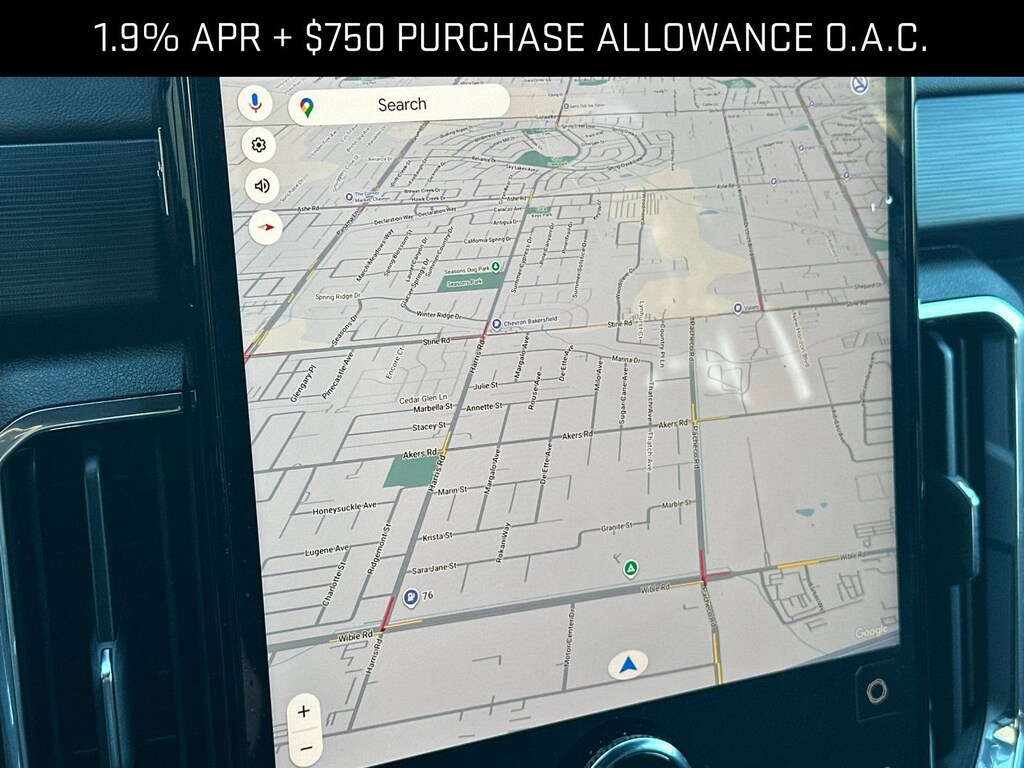Toggle the navigation sound speaker button
1024x768 pixels.
(262, 185)
